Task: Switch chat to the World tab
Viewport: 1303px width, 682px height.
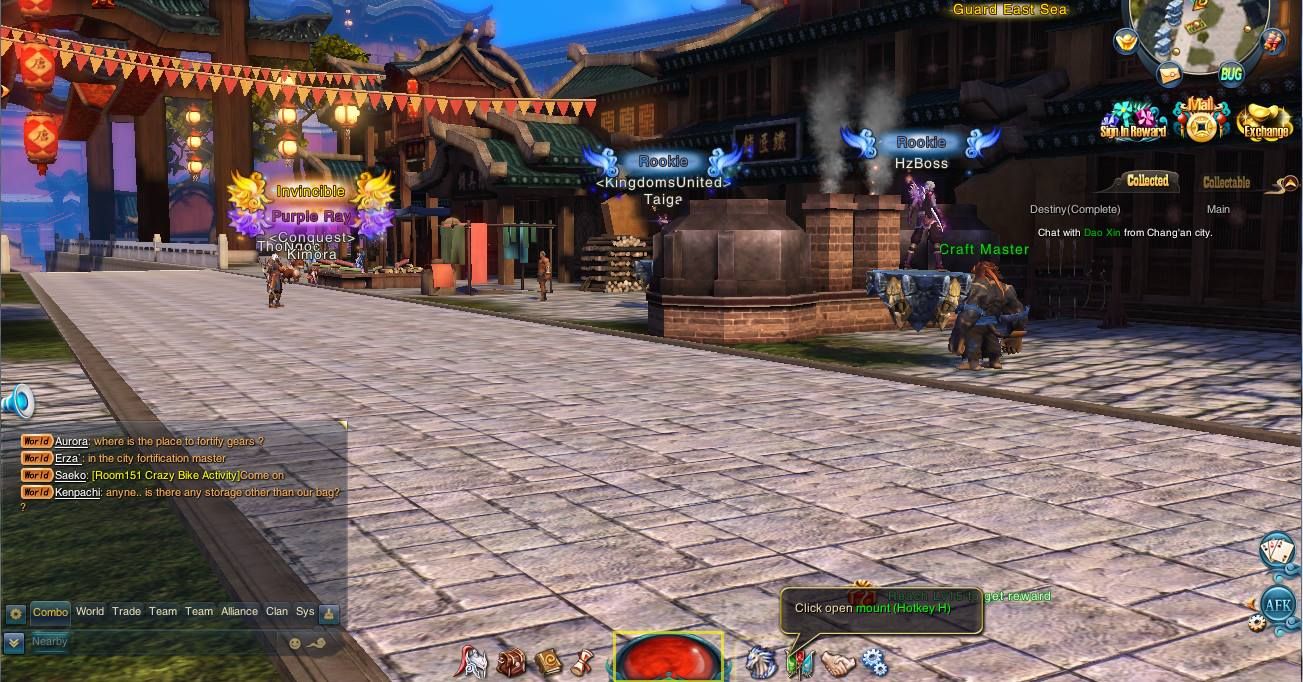Action: 90,612
